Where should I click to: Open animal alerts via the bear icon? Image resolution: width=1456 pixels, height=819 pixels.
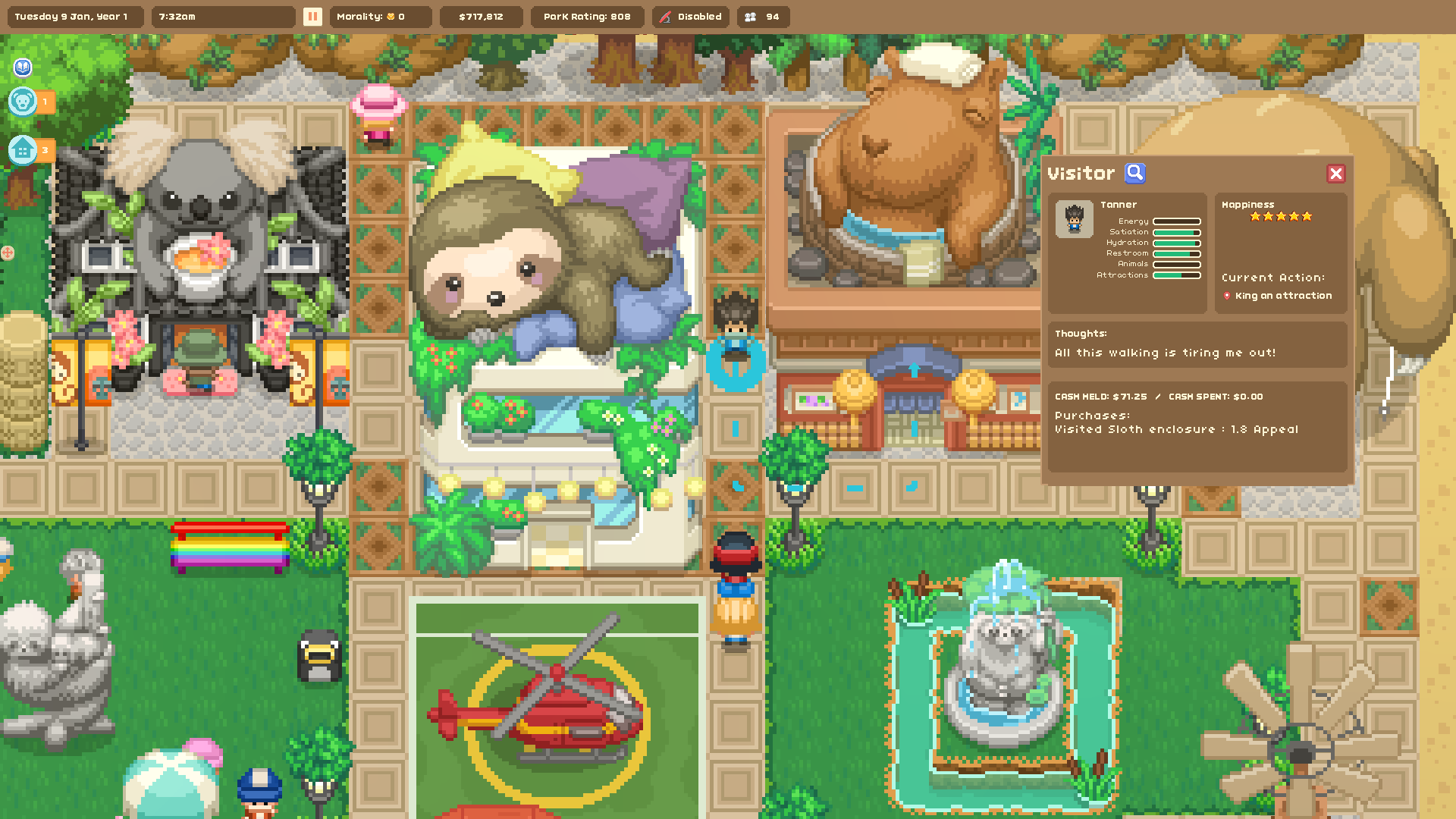pyautogui.click(x=22, y=101)
